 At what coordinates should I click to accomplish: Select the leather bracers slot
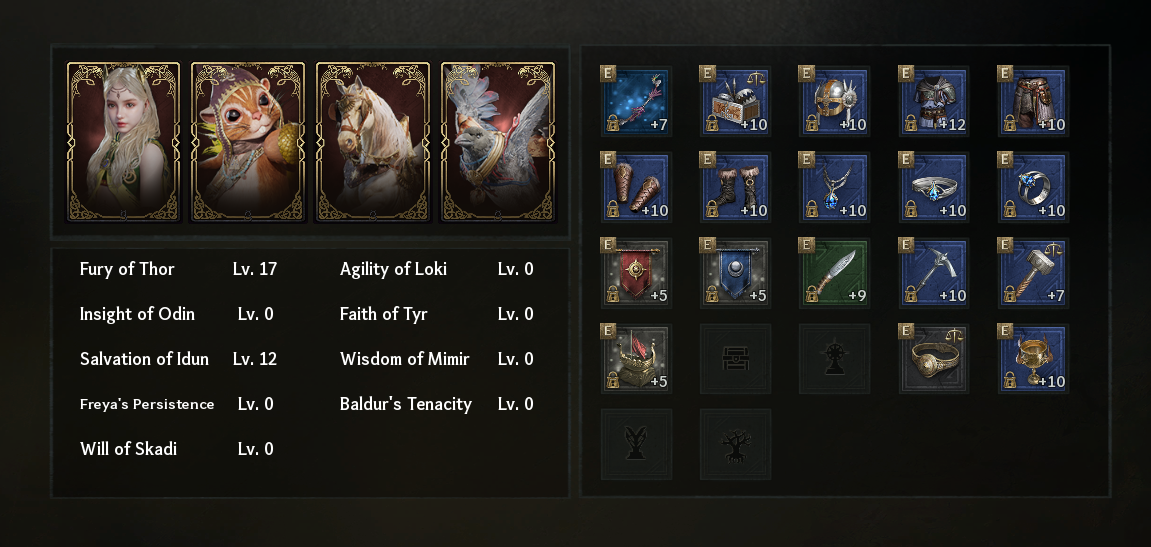(636, 187)
